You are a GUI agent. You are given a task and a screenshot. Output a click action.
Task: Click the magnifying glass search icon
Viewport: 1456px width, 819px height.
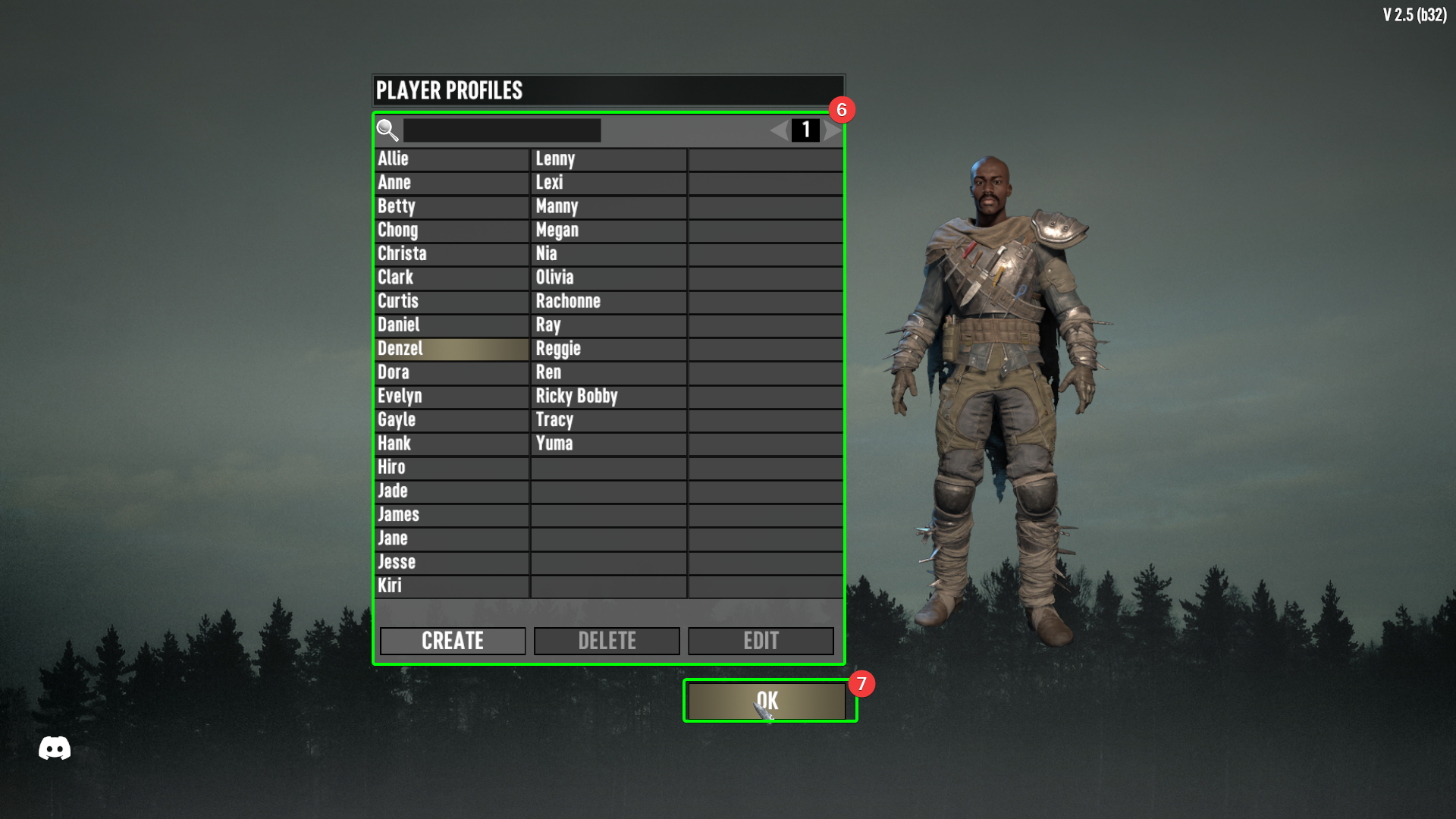point(388,130)
